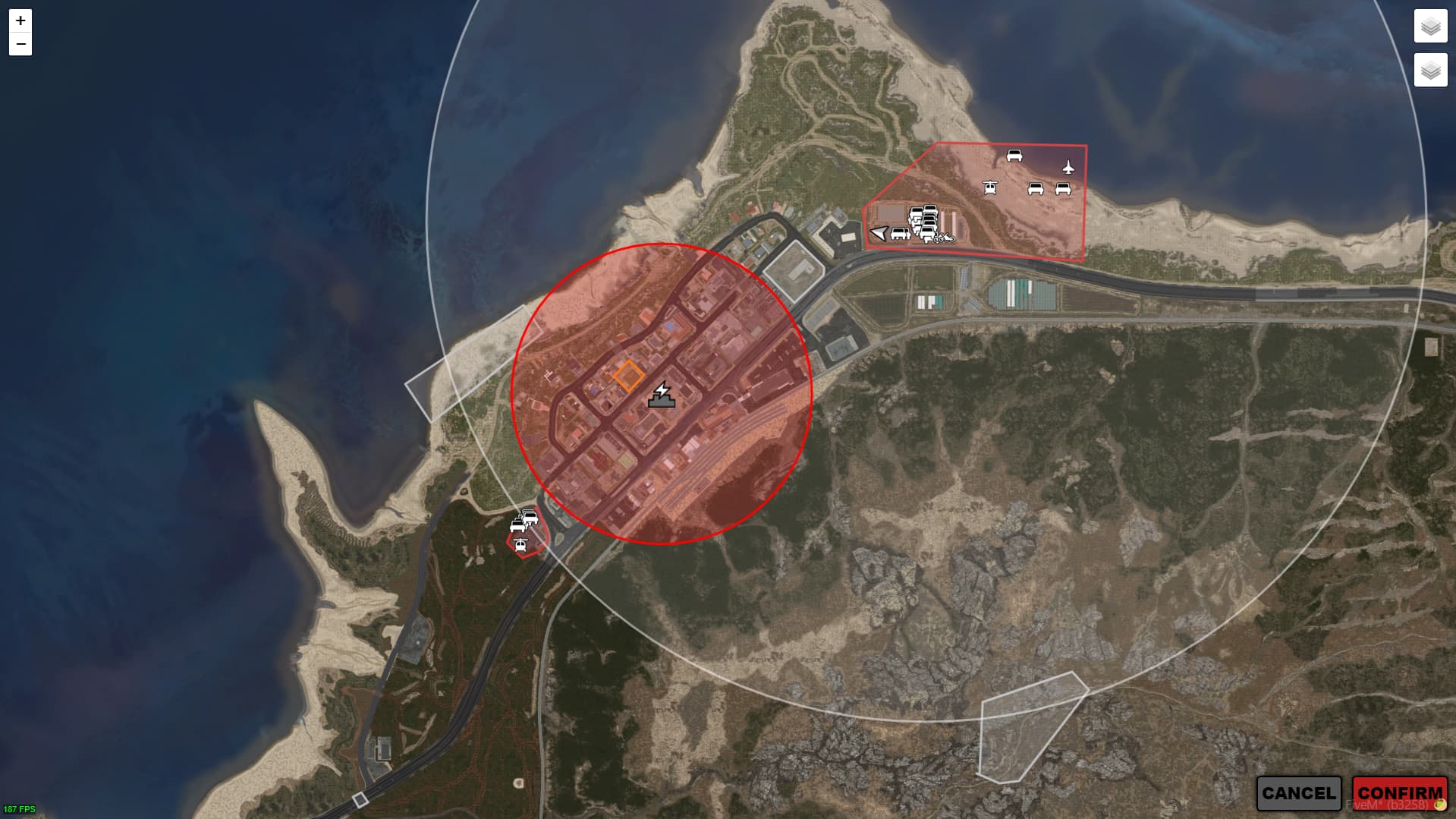Select the lone car icon at the top of the airfield zone
Image resolution: width=1456 pixels, height=819 pixels.
[x=1014, y=155]
